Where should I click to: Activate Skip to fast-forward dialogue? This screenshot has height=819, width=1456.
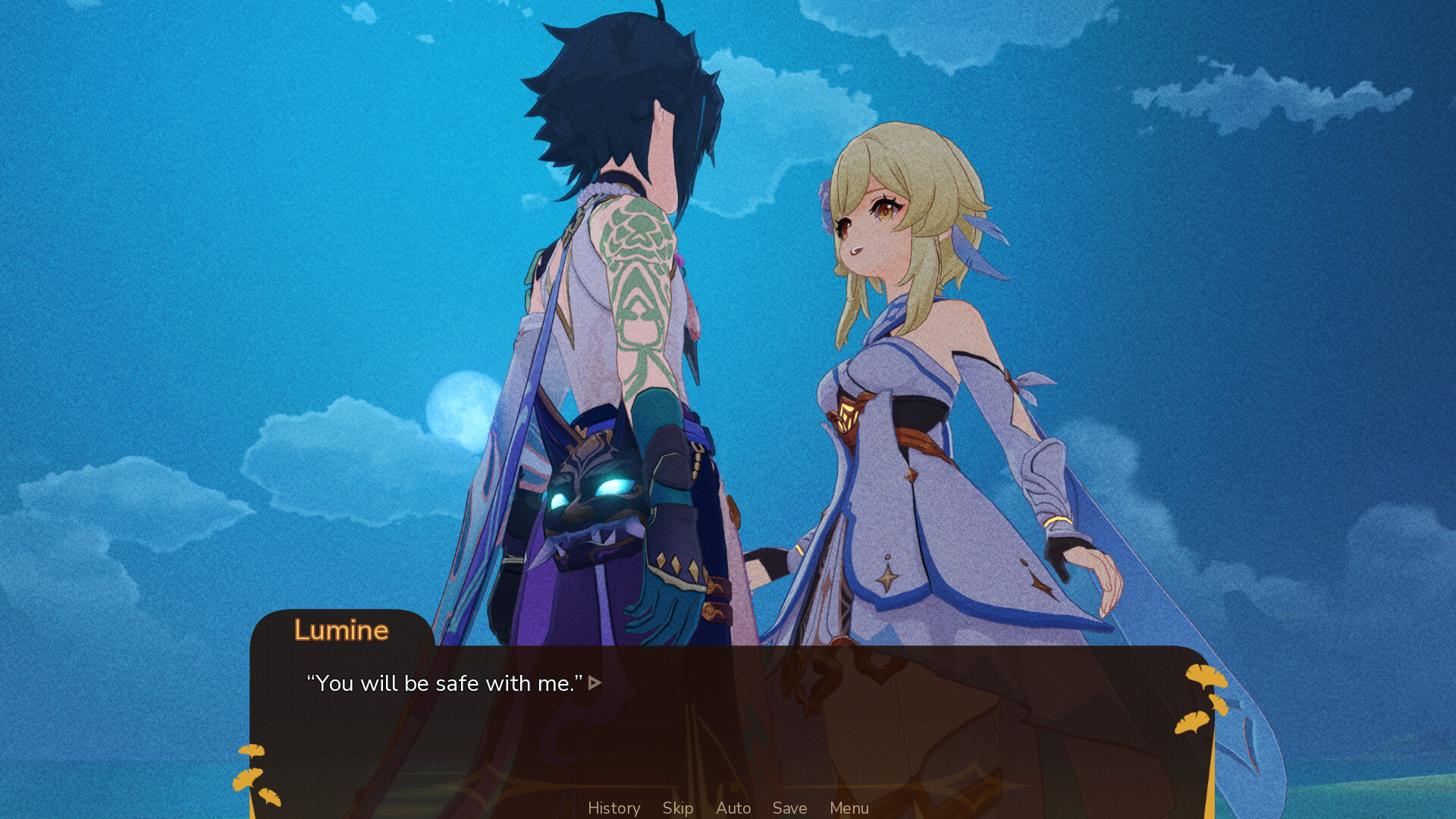tap(677, 808)
